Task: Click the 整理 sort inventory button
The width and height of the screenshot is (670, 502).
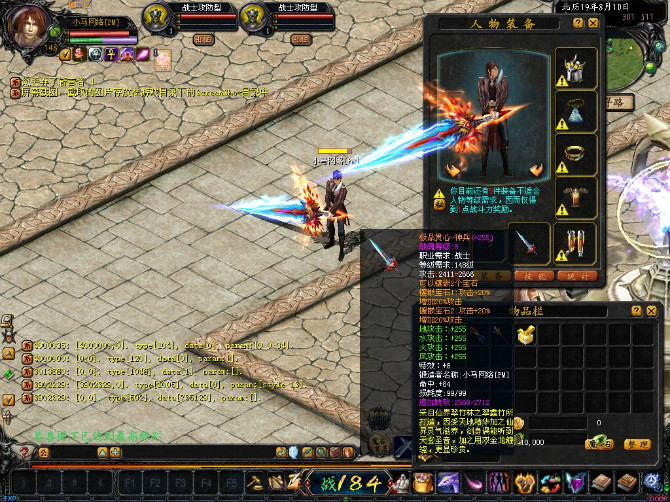Action: point(637,444)
